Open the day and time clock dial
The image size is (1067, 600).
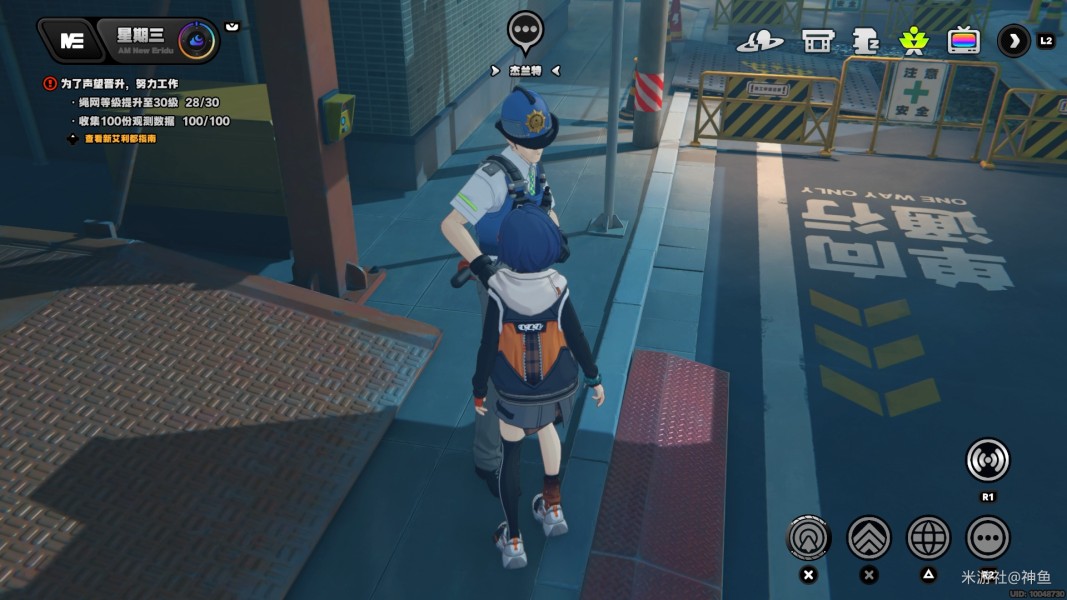click(x=194, y=40)
